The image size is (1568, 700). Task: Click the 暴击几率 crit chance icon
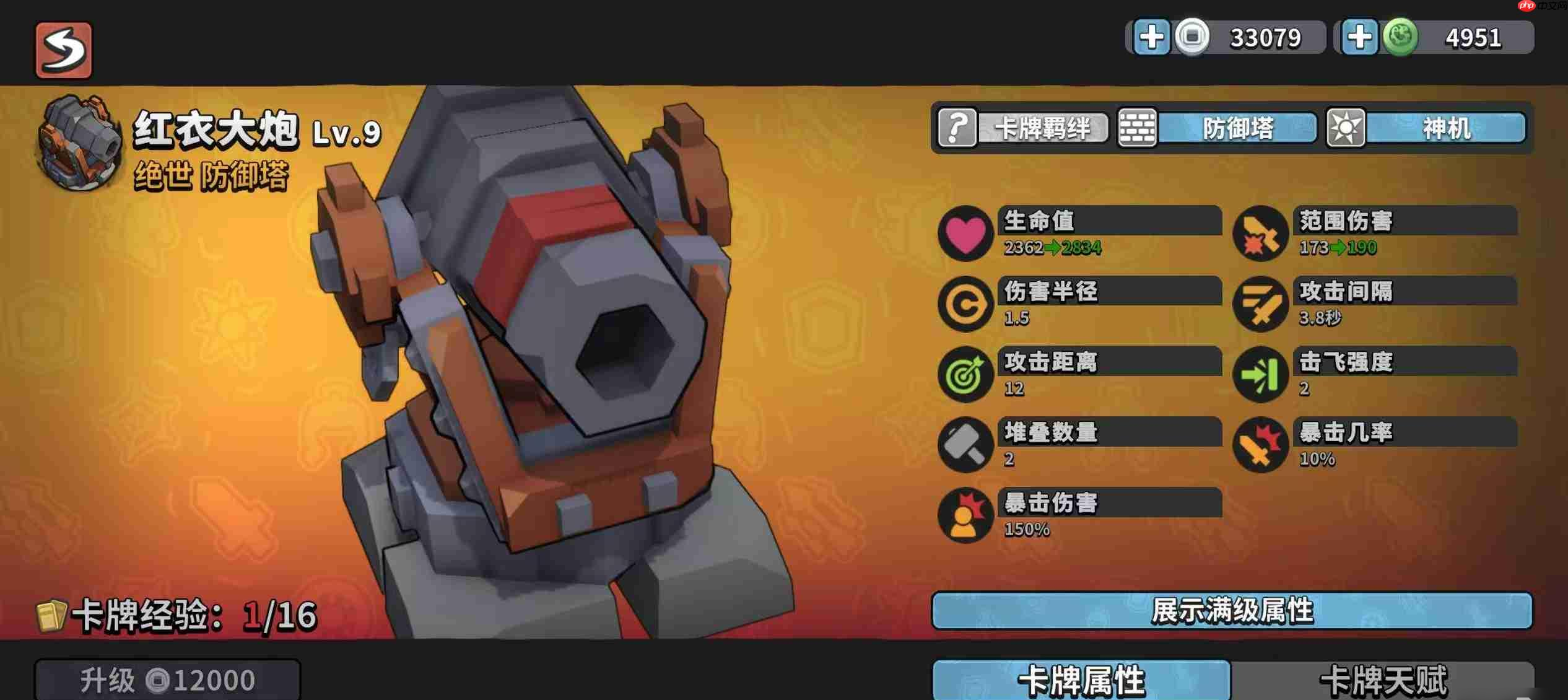(x=1260, y=445)
